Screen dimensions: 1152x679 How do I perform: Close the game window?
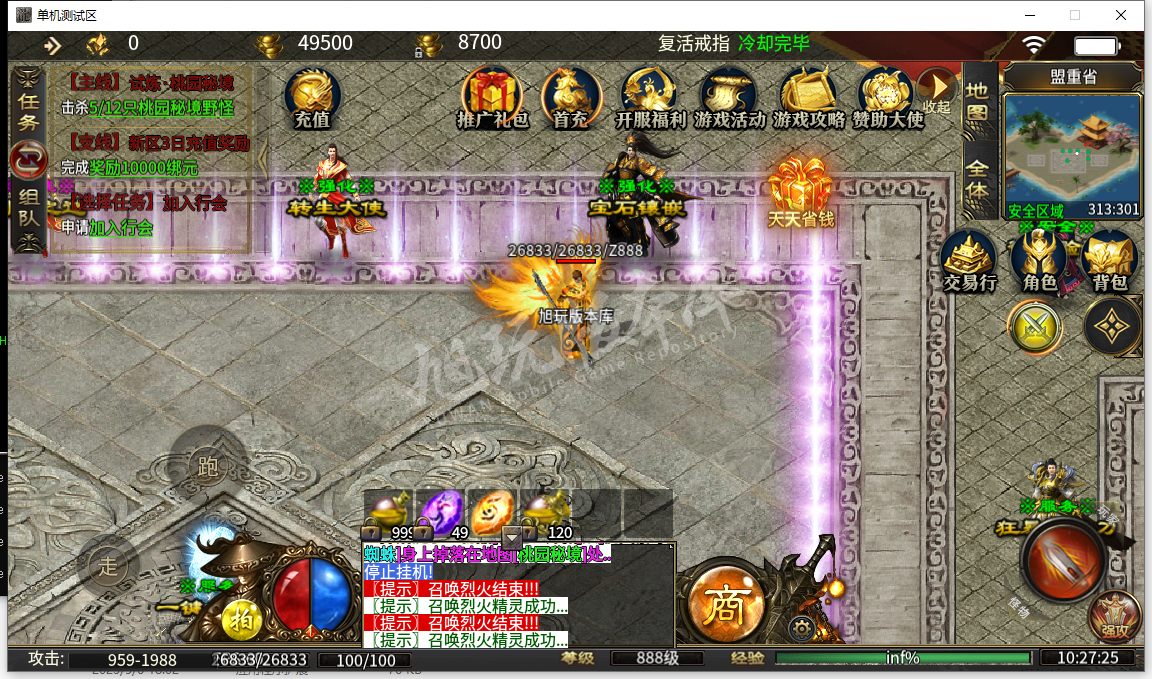coord(1122,15)
